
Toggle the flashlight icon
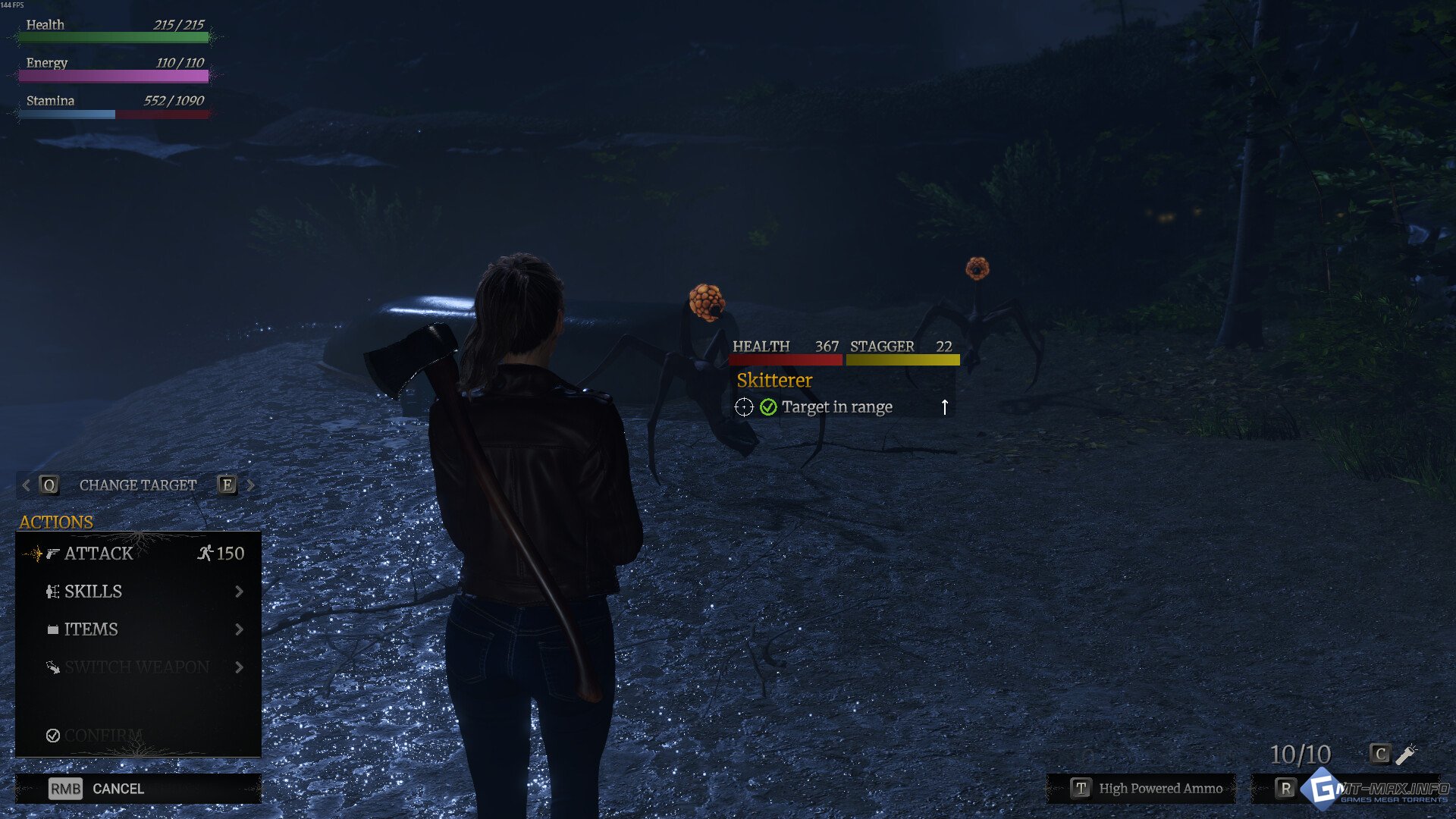(1405, 754)
